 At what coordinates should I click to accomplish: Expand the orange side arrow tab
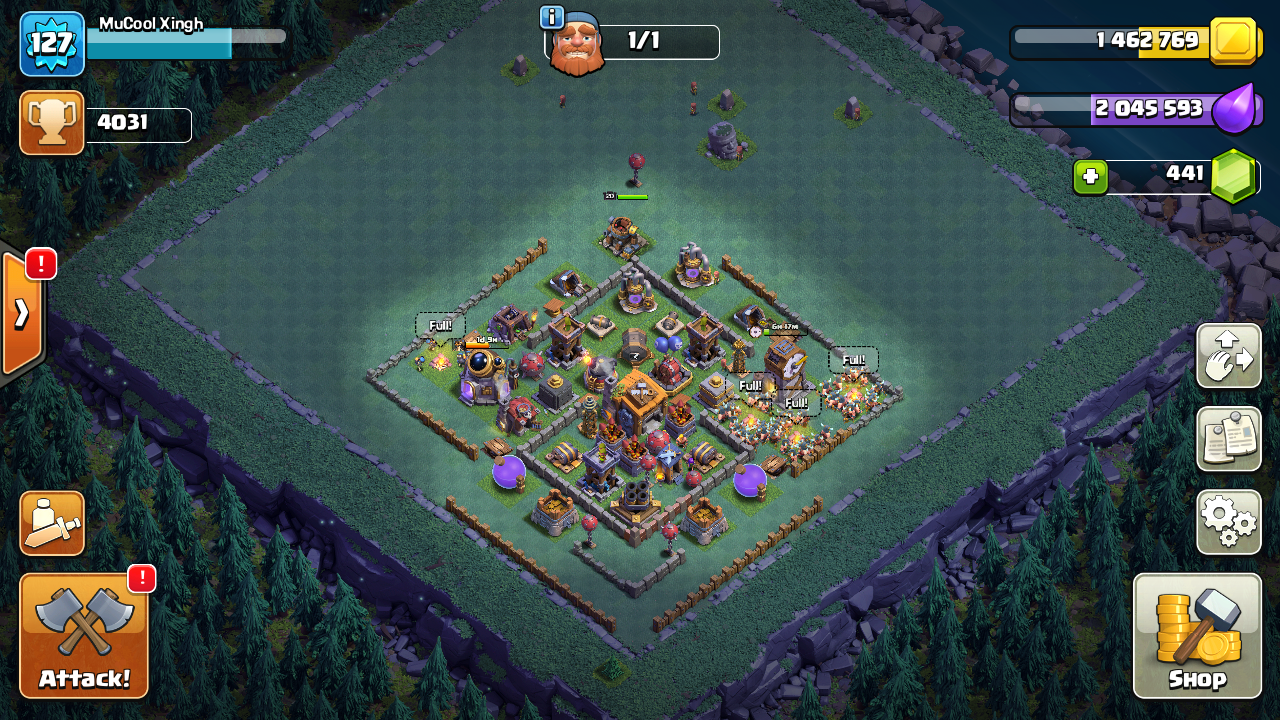tap(22, 314)
